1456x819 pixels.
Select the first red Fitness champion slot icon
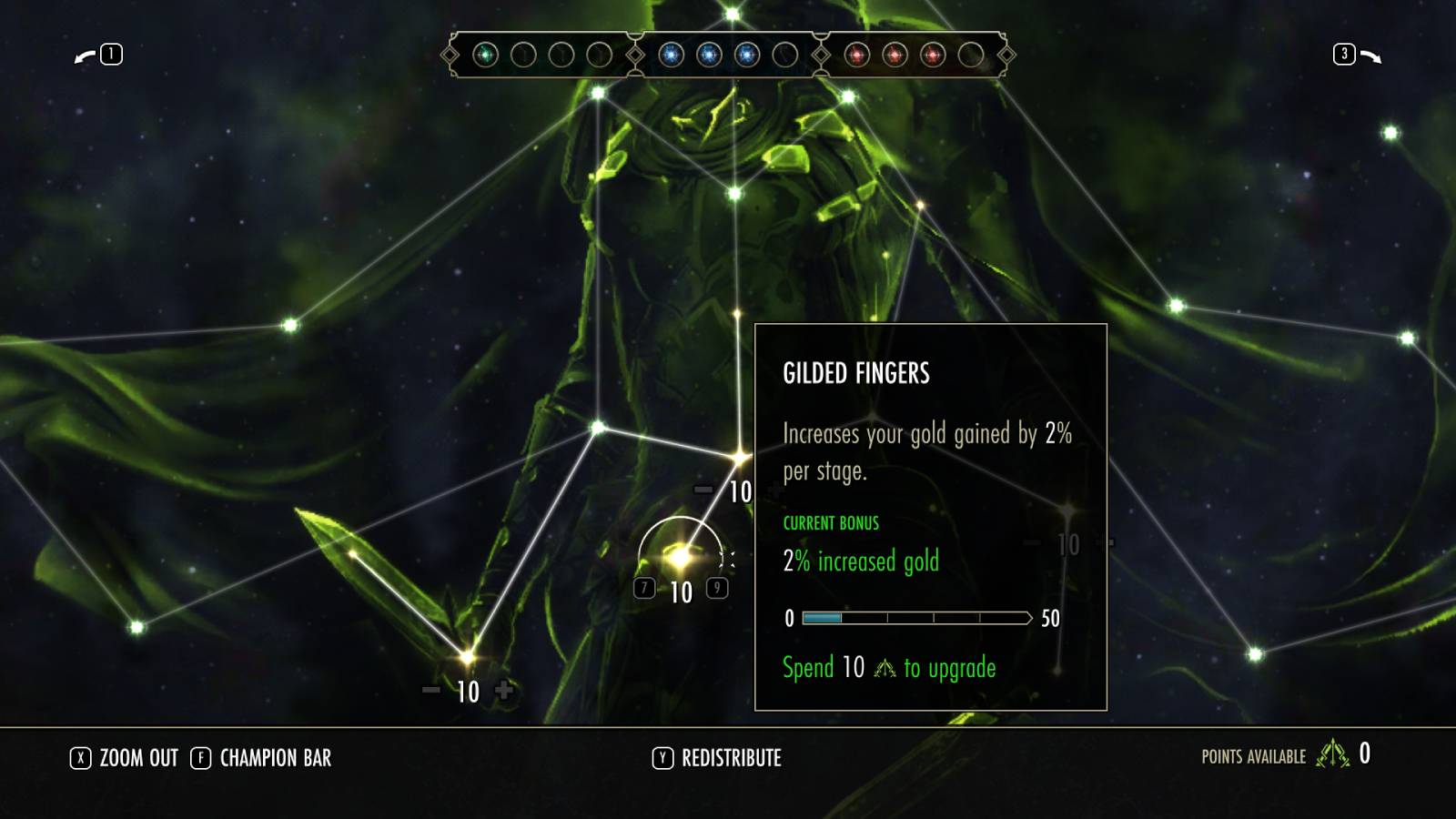(x=855, y=56)
